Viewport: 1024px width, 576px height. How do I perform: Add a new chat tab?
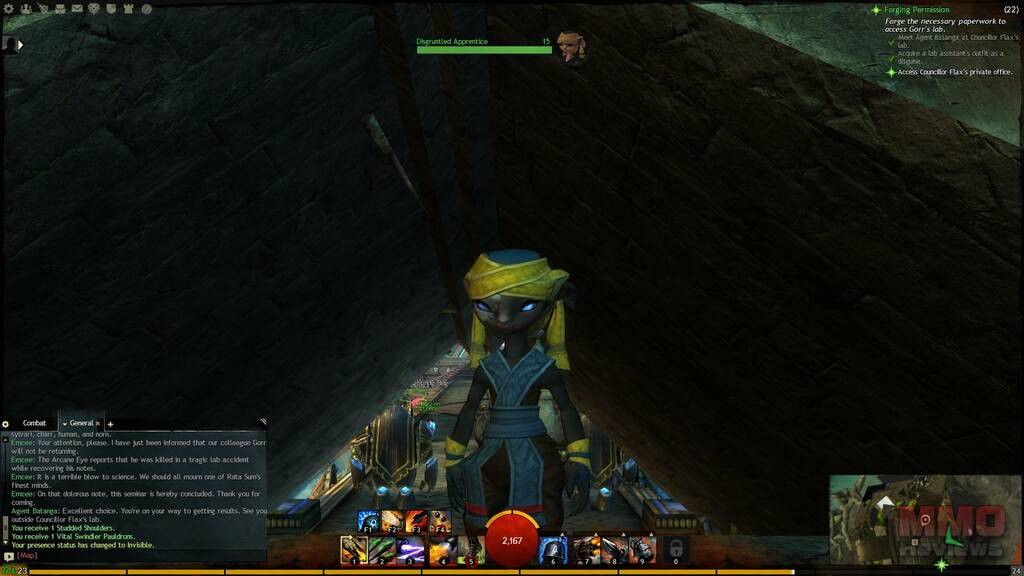(110, 424)
